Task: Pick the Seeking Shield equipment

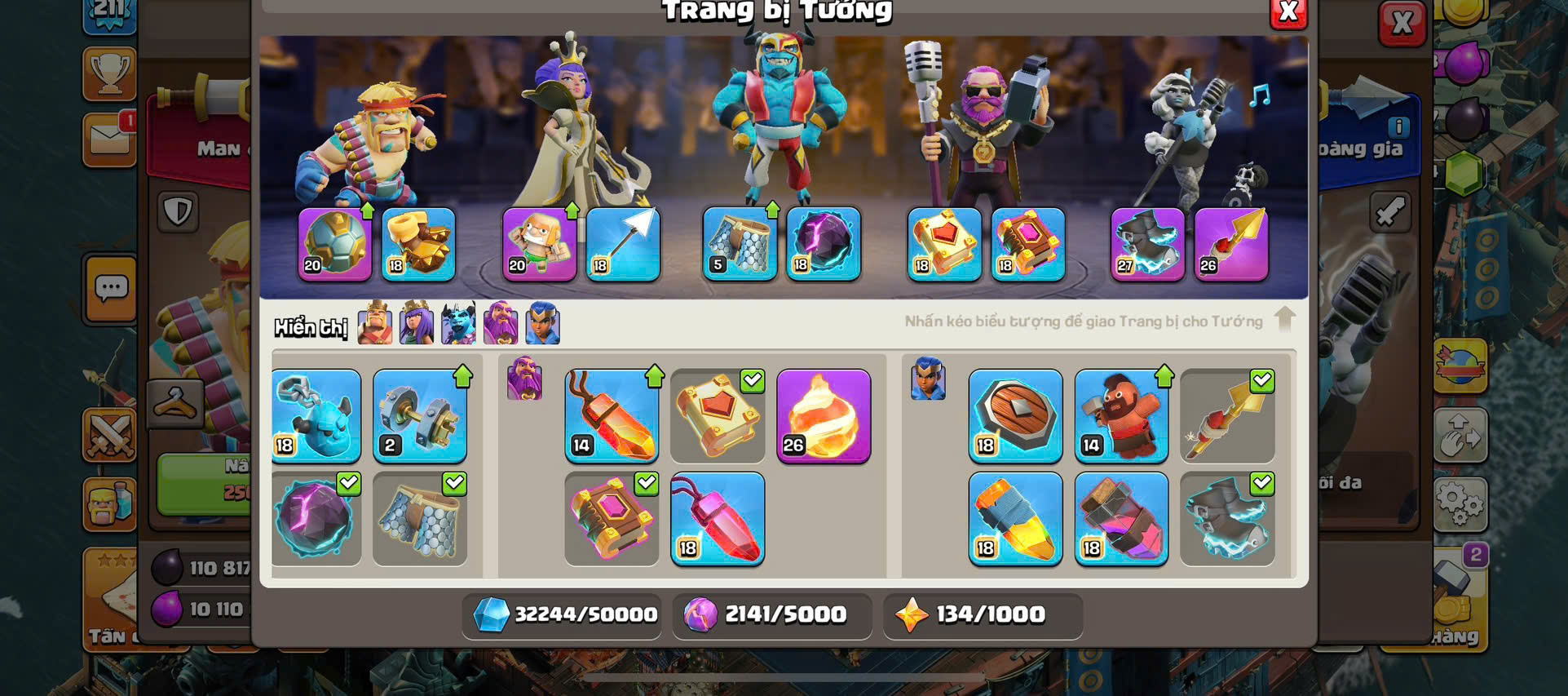Action: [1015, 416]
